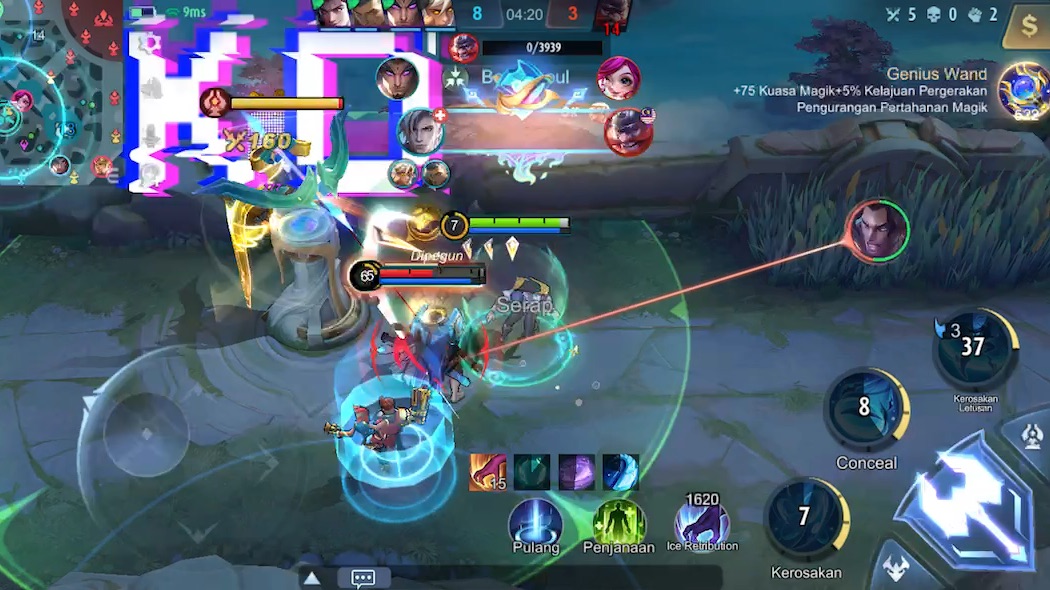Cast the Ice Retribution spell

pyautogui.click(x=701, y=522)
